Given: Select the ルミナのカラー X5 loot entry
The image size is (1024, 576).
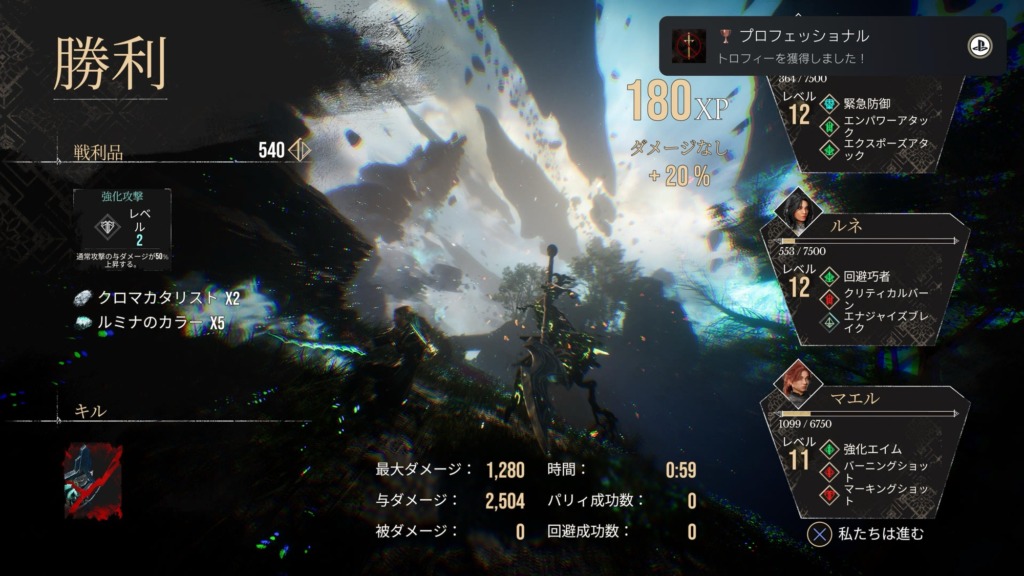Looking at the screenshot, I should pyautogui.click(x=149, y=322).
